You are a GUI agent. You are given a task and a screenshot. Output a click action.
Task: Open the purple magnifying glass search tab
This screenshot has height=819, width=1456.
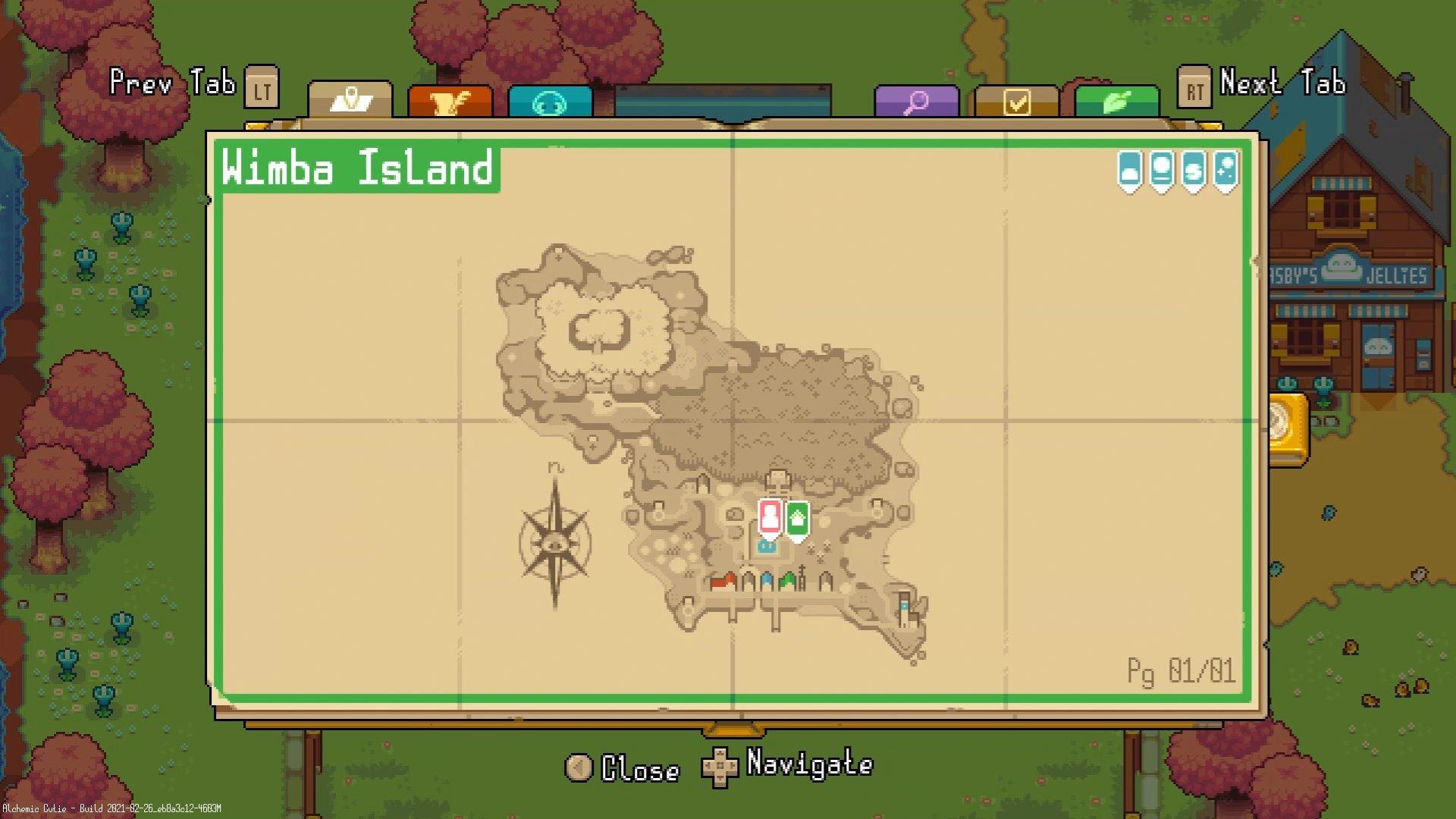tap(917, 101)
